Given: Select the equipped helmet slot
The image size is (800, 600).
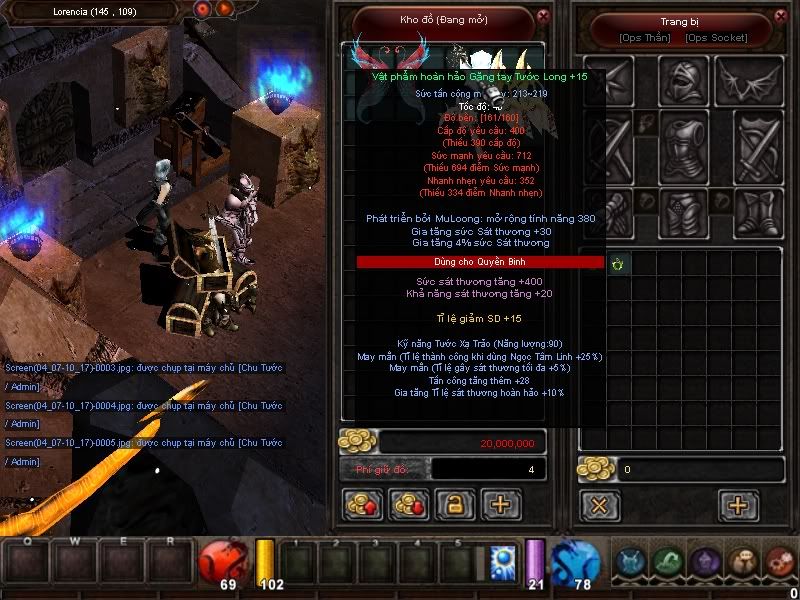Looking at the screenshot, I should 683,80.
